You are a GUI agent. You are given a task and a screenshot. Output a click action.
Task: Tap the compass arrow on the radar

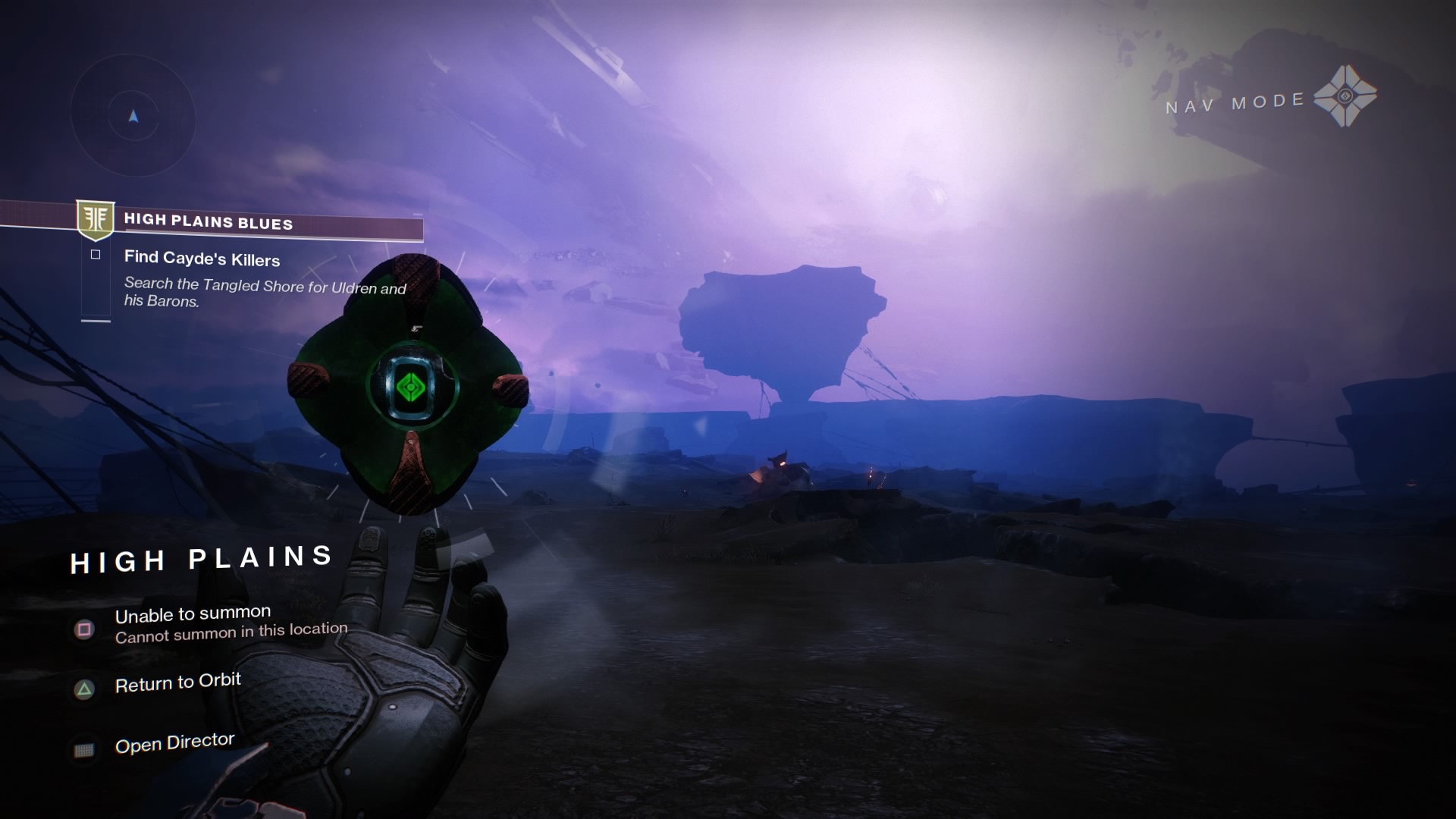(x=133, y=118)
